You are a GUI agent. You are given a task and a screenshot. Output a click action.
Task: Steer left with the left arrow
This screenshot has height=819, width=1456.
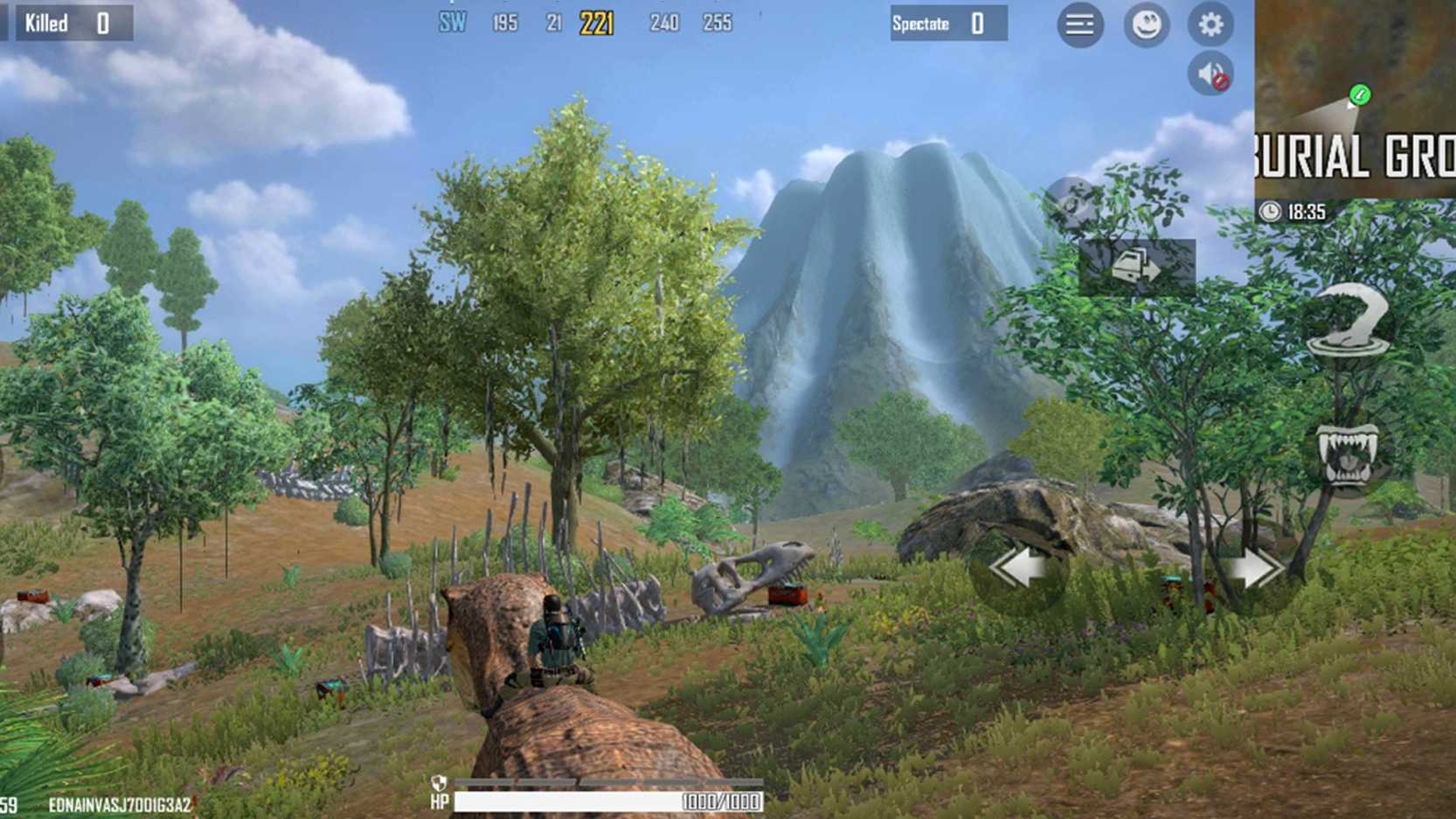click(1017, 570)
